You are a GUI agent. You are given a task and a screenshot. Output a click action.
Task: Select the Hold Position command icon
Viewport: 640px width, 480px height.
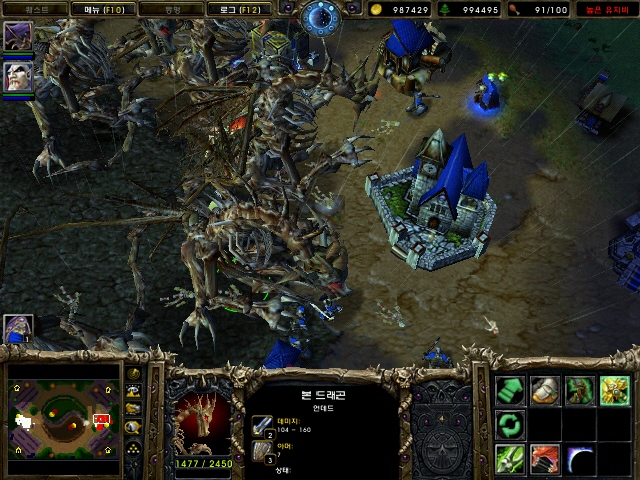578,390
